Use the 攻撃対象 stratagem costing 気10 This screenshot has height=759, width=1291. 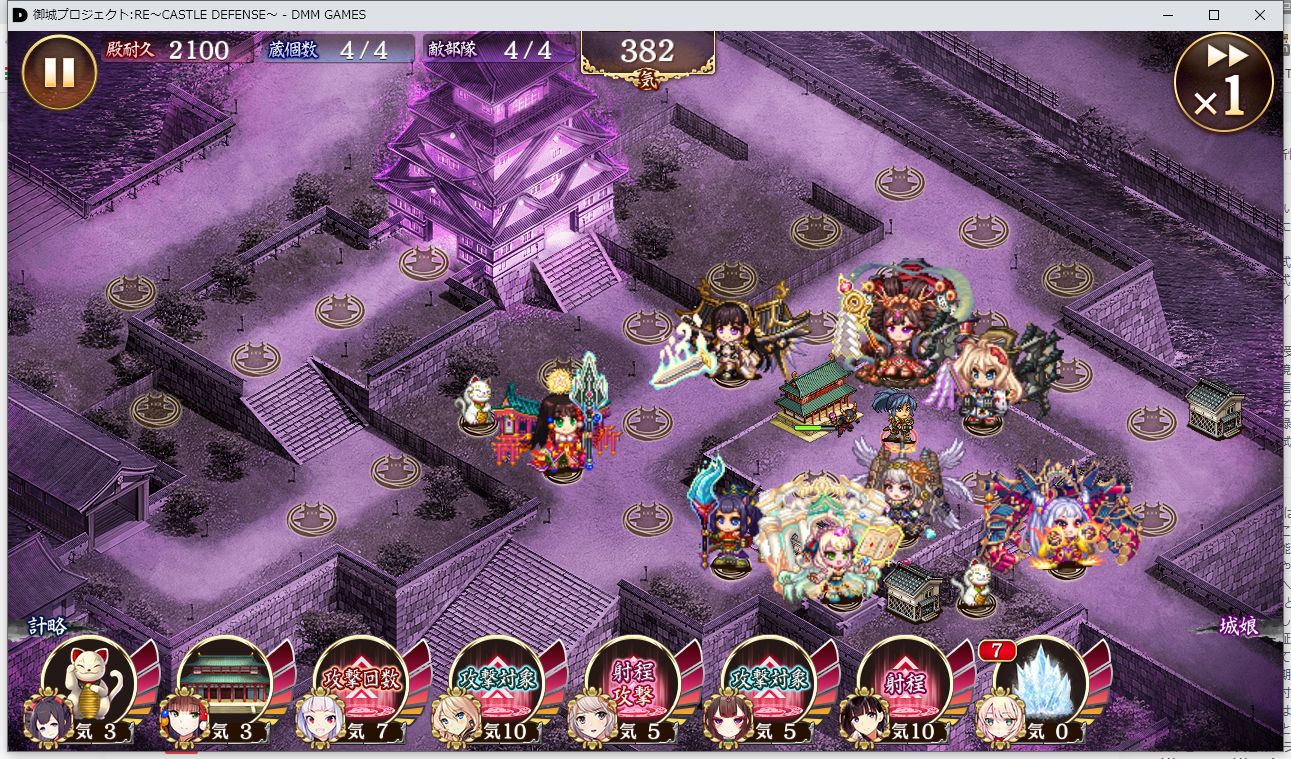click(x=497, y=681)
